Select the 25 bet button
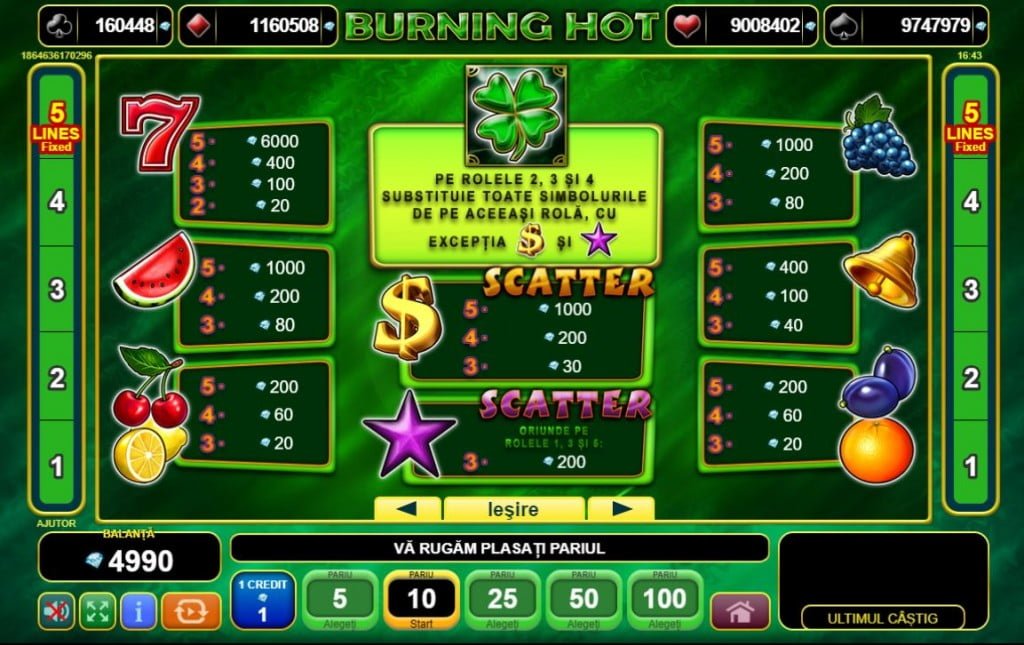The height and width of the screenshot is (645, 1024). [502, 600]
